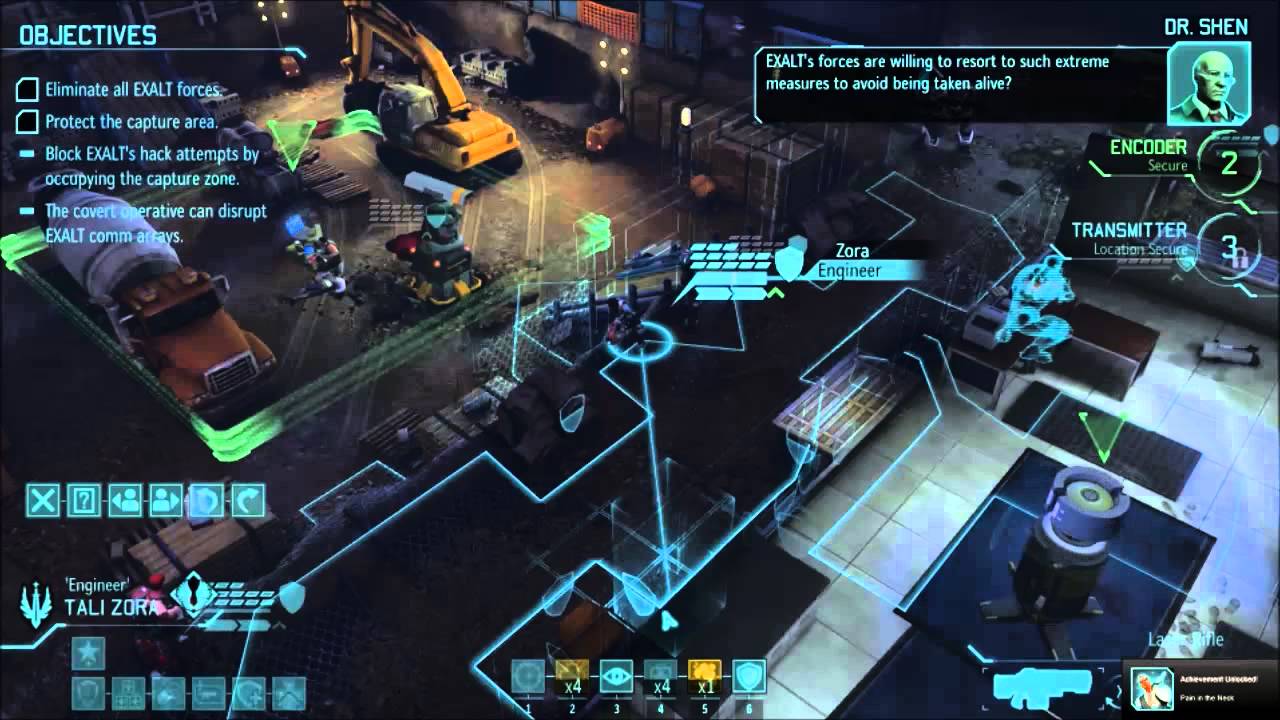Activate the ability in slot 4
Screen dimensions: 1280x720
coord(660,677)
